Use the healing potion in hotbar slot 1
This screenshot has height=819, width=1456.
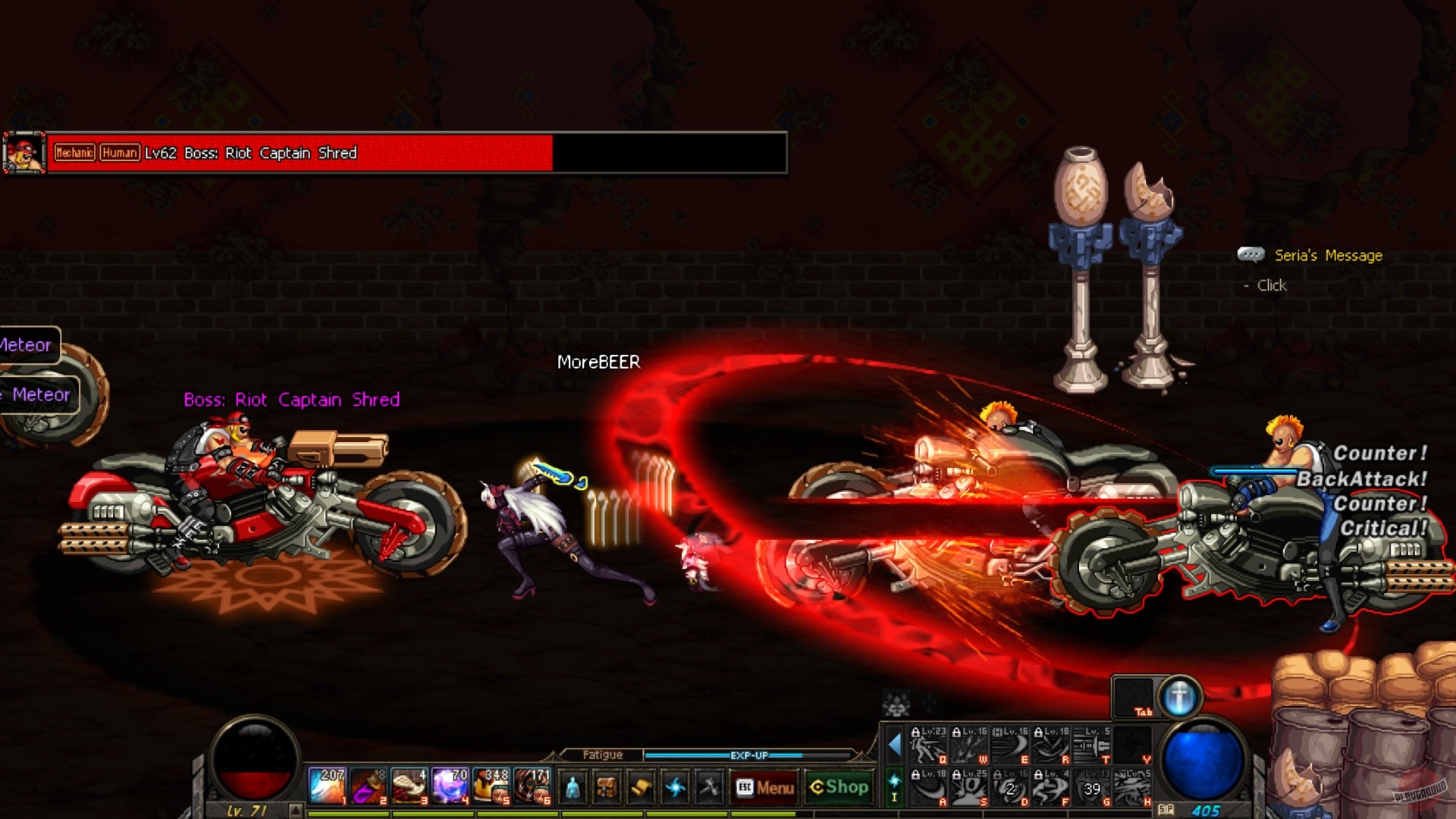coord(326,786)
